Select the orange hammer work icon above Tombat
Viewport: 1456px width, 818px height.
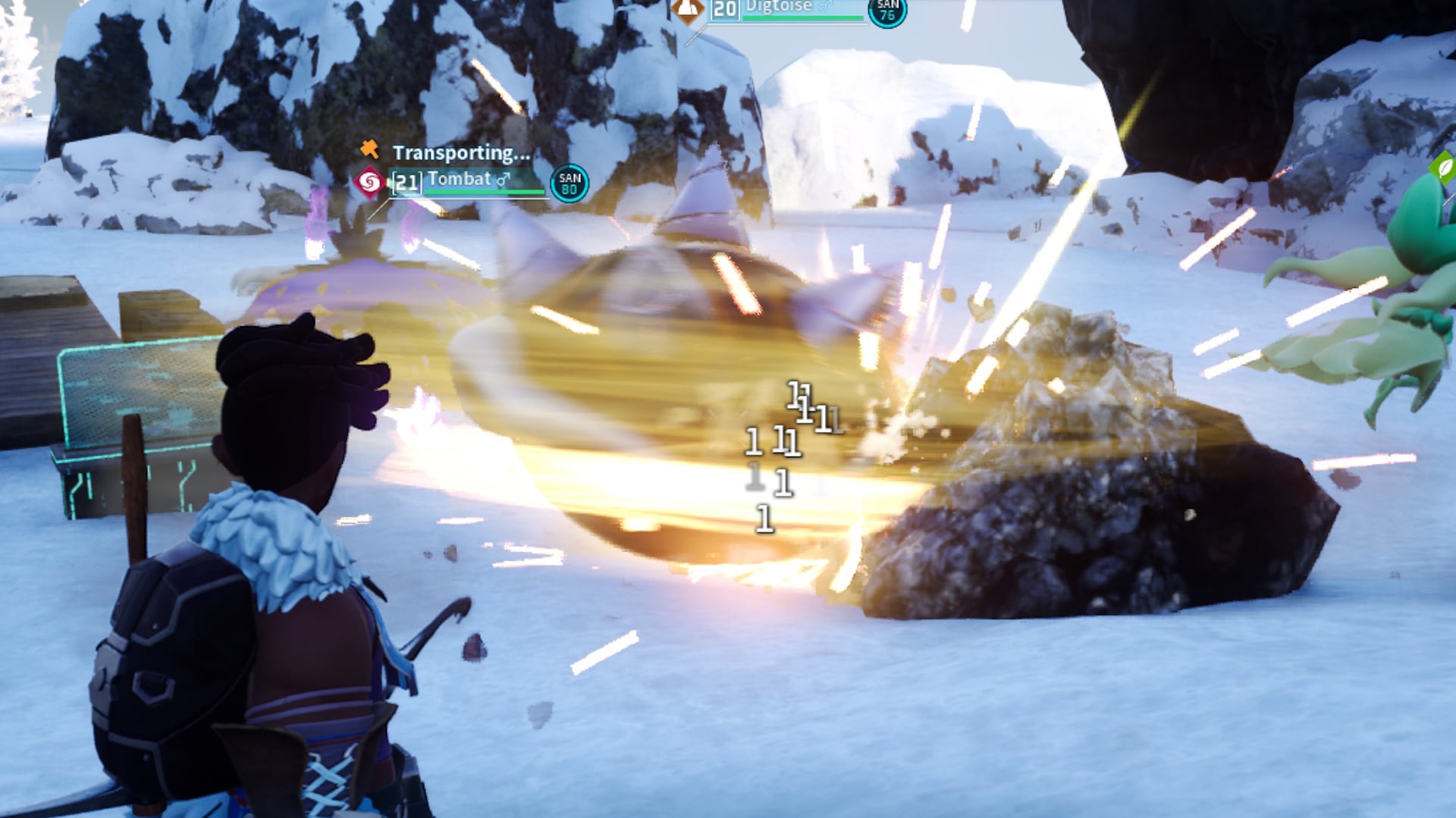(370, 151)
